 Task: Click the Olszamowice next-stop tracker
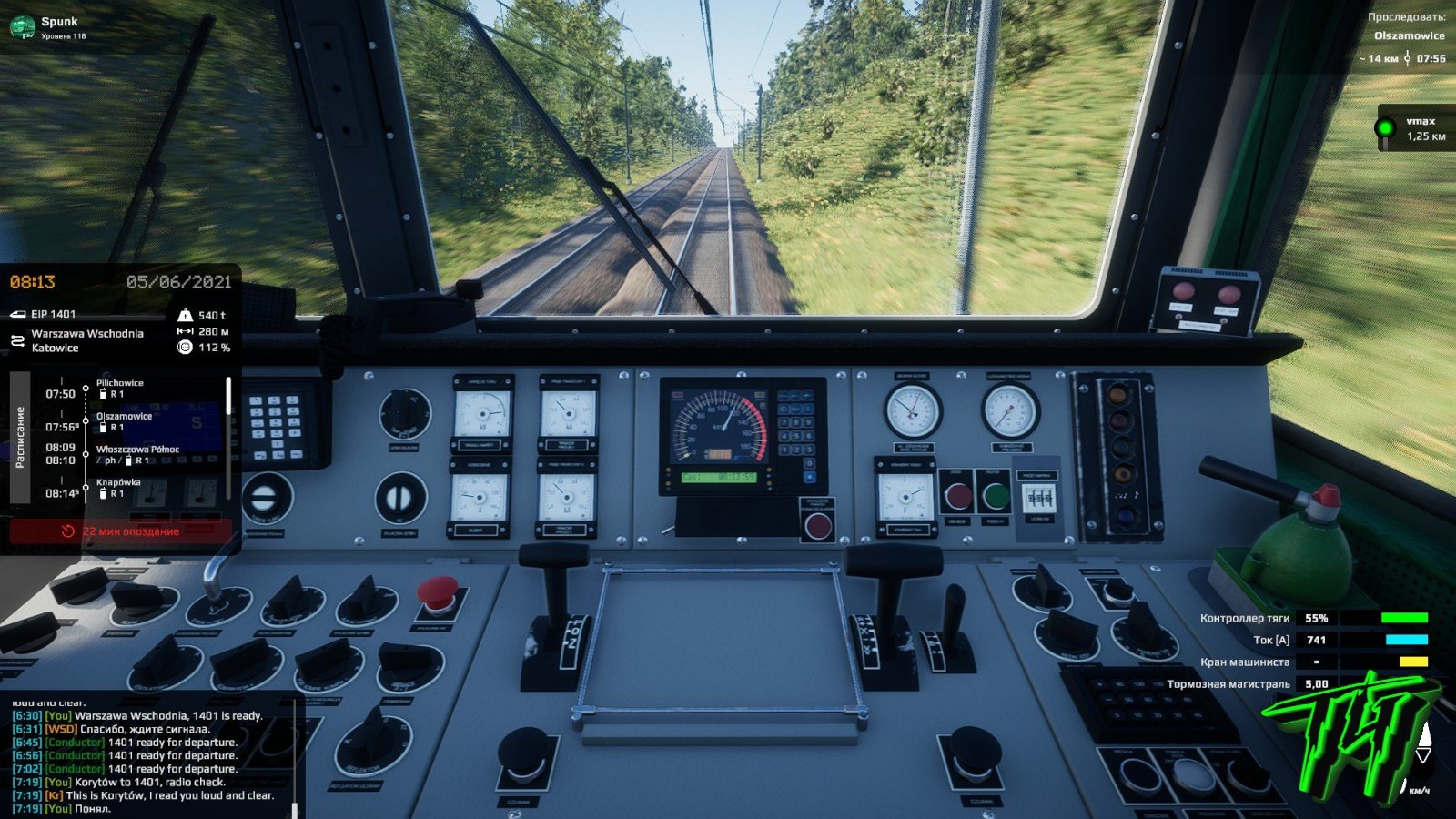(x=1408, y=36)
